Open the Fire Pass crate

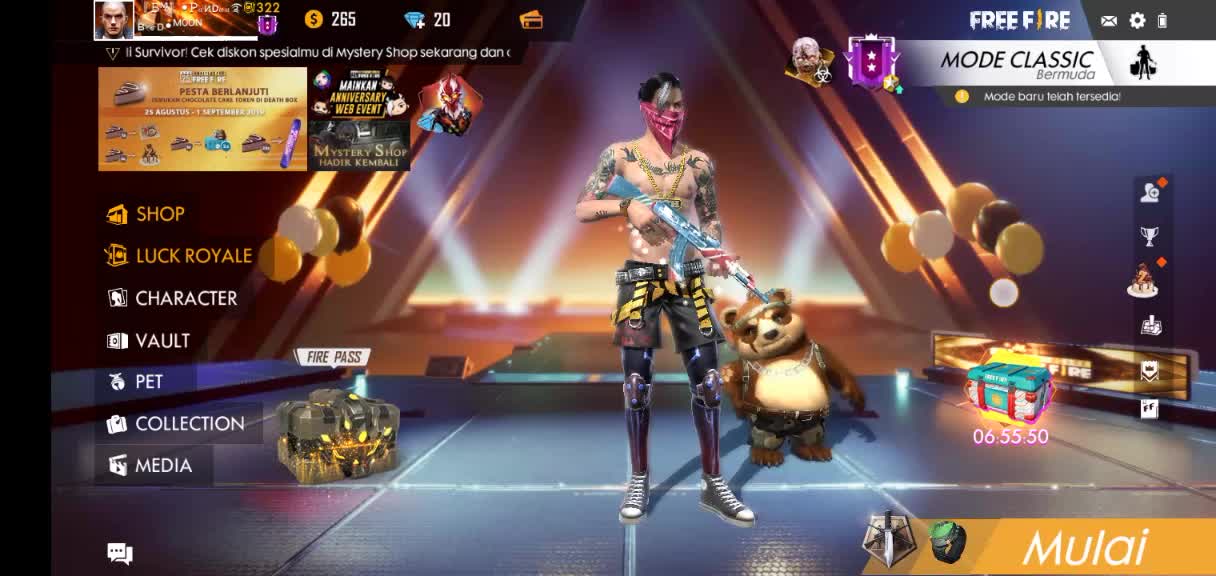[337, 431]
